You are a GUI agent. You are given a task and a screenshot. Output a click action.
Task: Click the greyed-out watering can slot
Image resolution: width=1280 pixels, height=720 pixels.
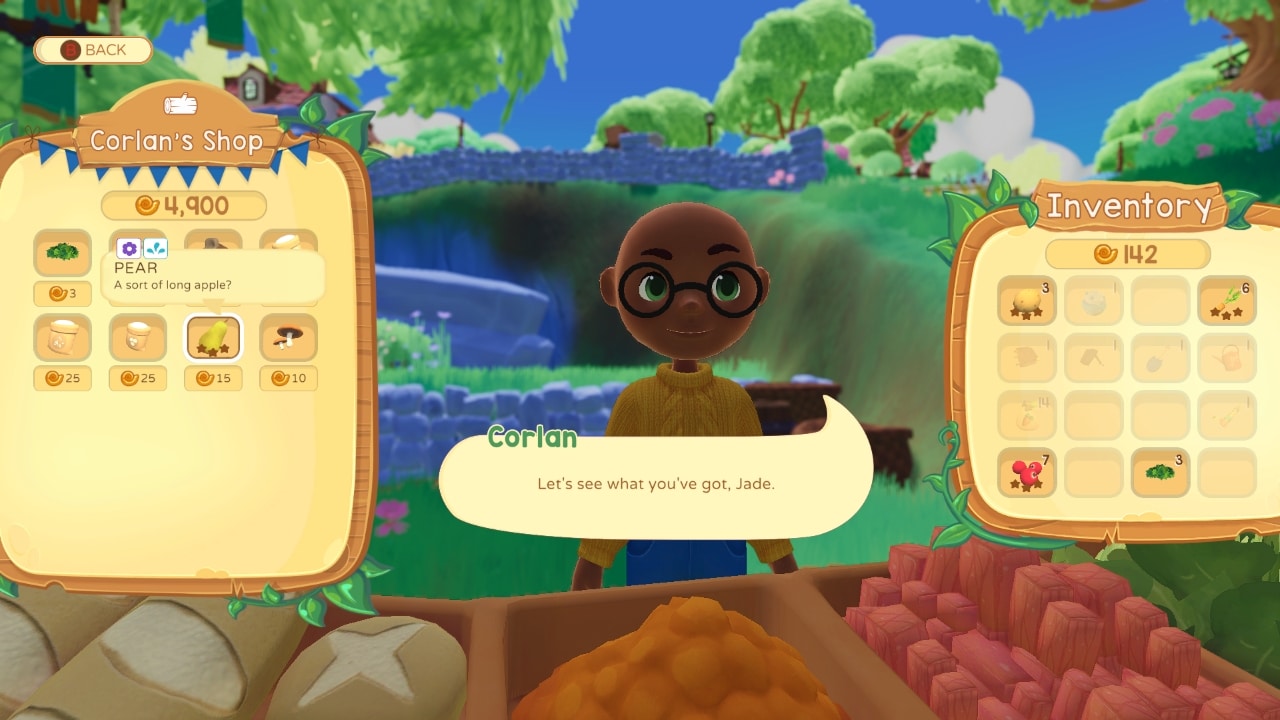point(1227,358)
